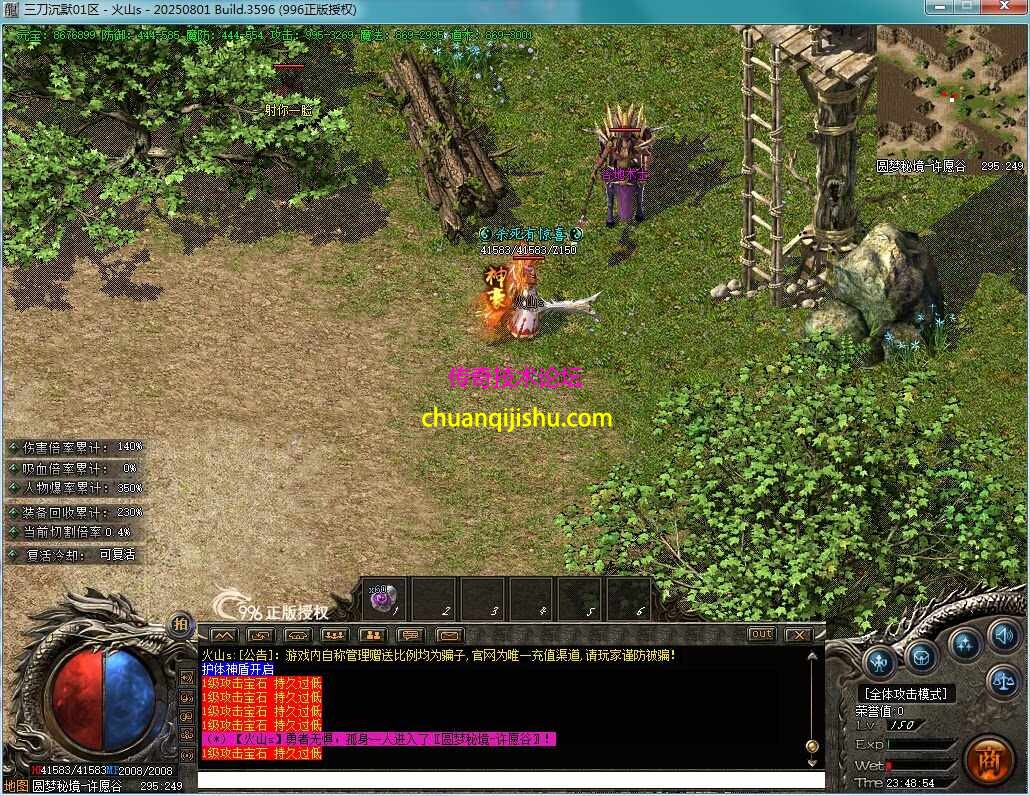1030x796 pixels.
Task: Switch the 全体攻击模式 attack mode label
Action: (x=906, y=693)
